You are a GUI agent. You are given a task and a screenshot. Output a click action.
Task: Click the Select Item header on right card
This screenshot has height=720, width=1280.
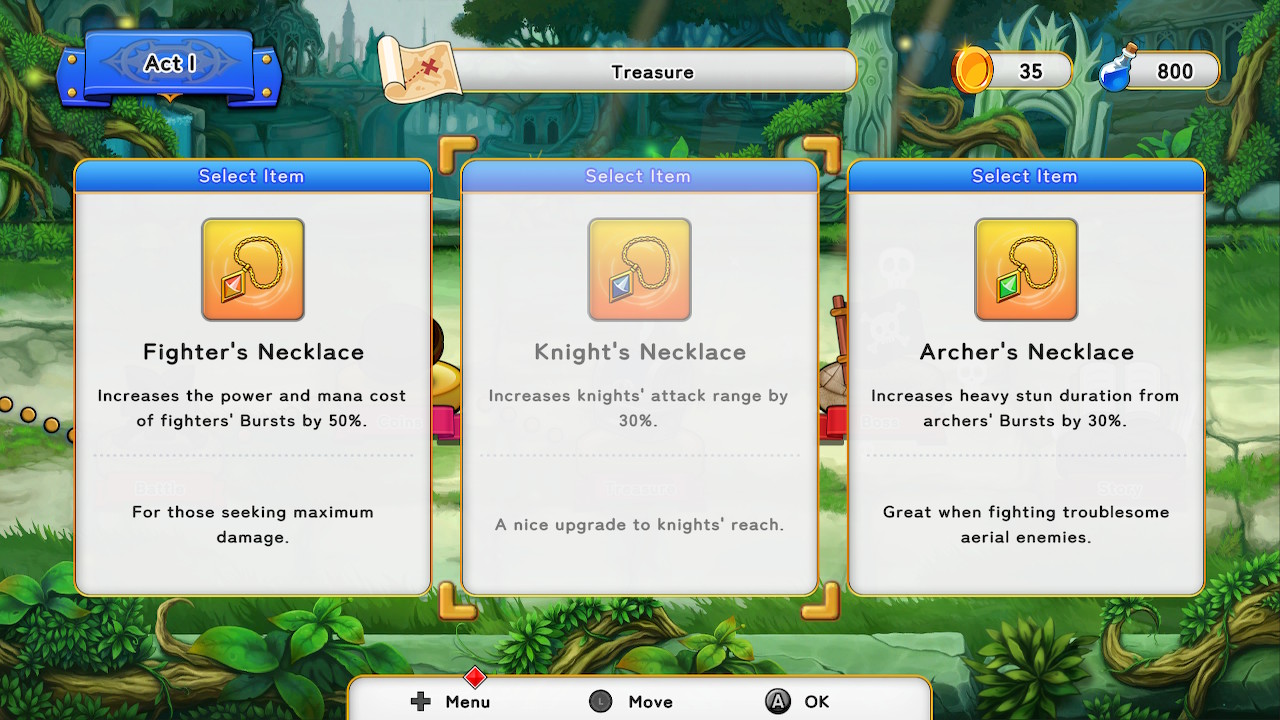tap(1025, 175)
